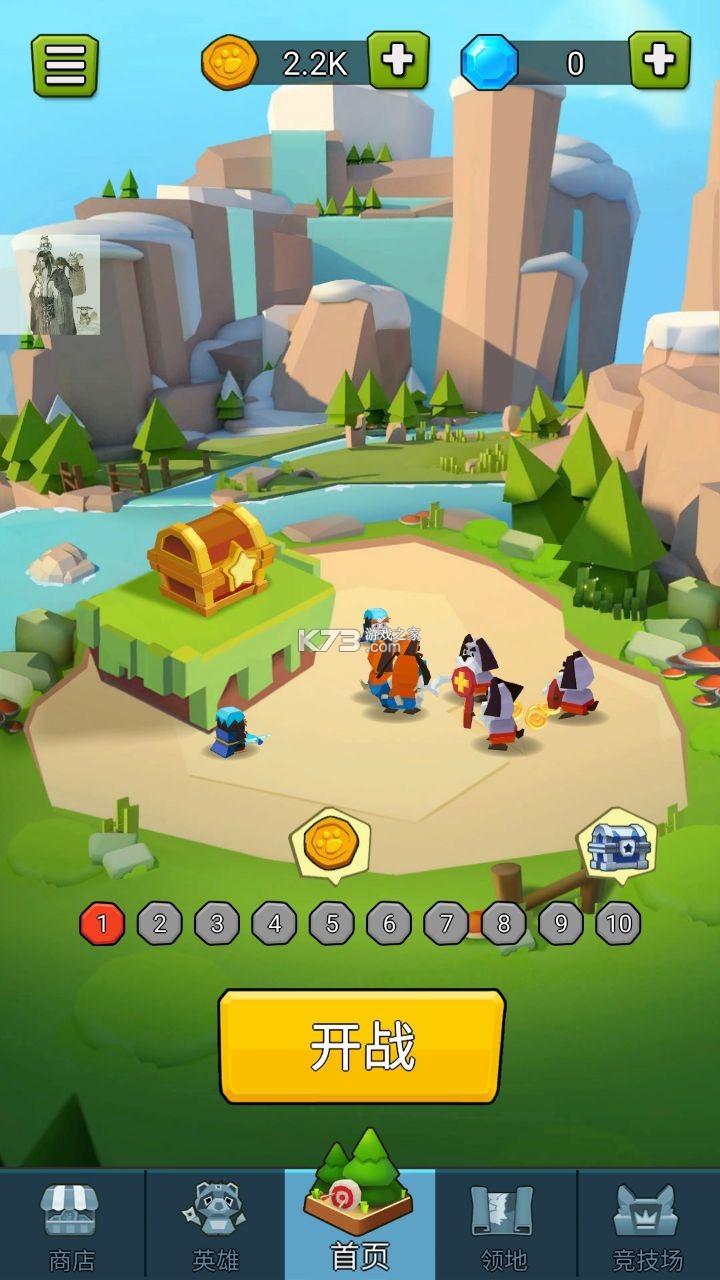
Task: Open the hamburger menu
Action: pyautogui.click(x=65, y=66)
